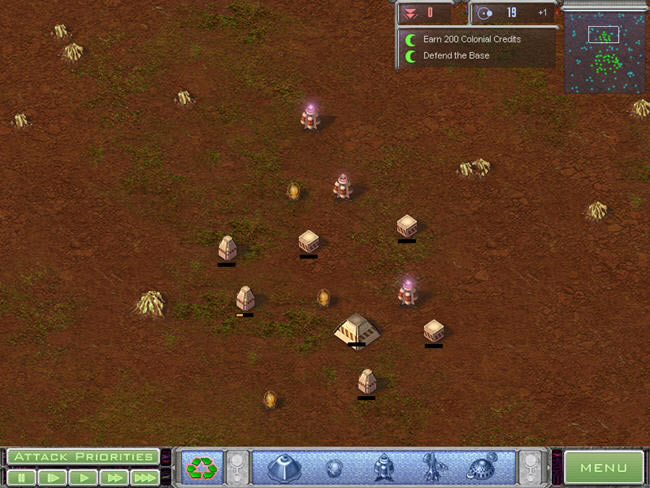
Task: Open the Attack Priorities panel
Action: (83, 457)
